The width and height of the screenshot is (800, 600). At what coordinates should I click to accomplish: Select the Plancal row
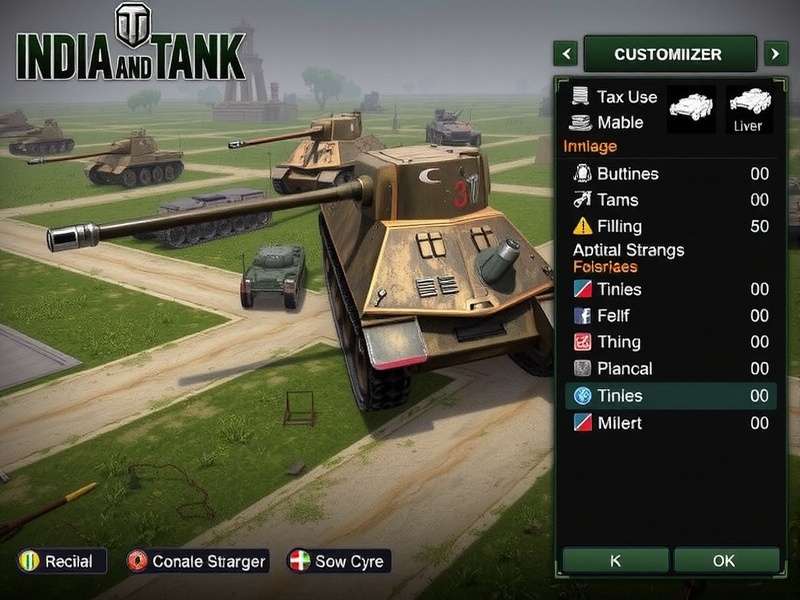[670, 369]
